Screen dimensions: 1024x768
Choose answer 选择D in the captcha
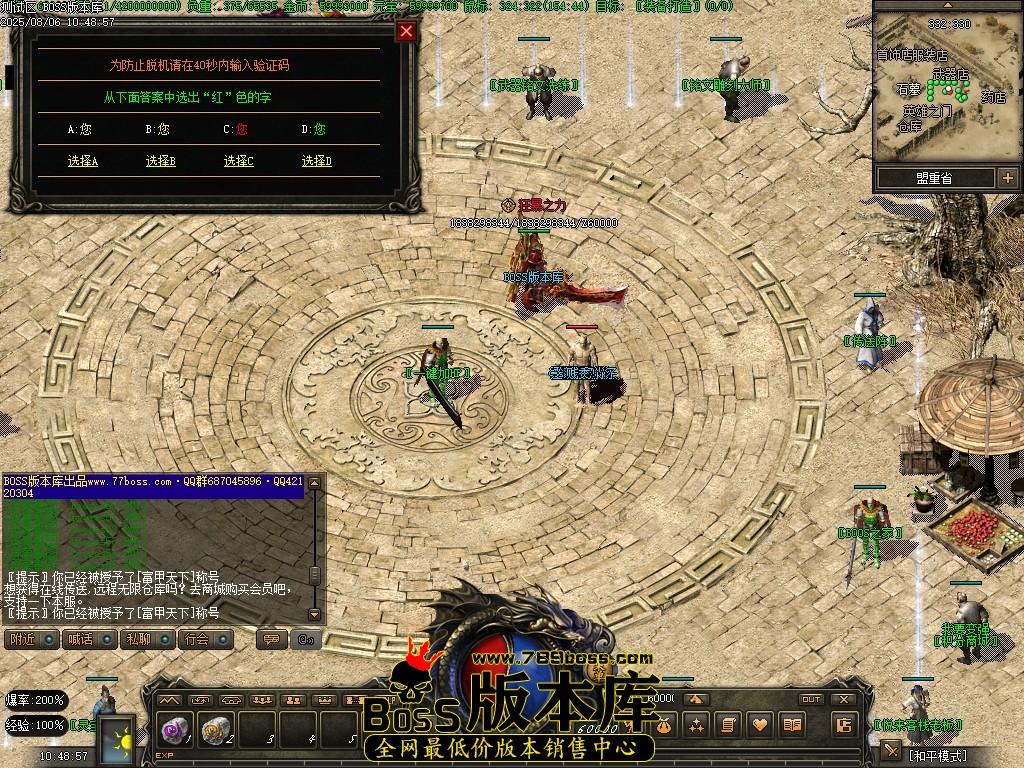coord(316,161)
